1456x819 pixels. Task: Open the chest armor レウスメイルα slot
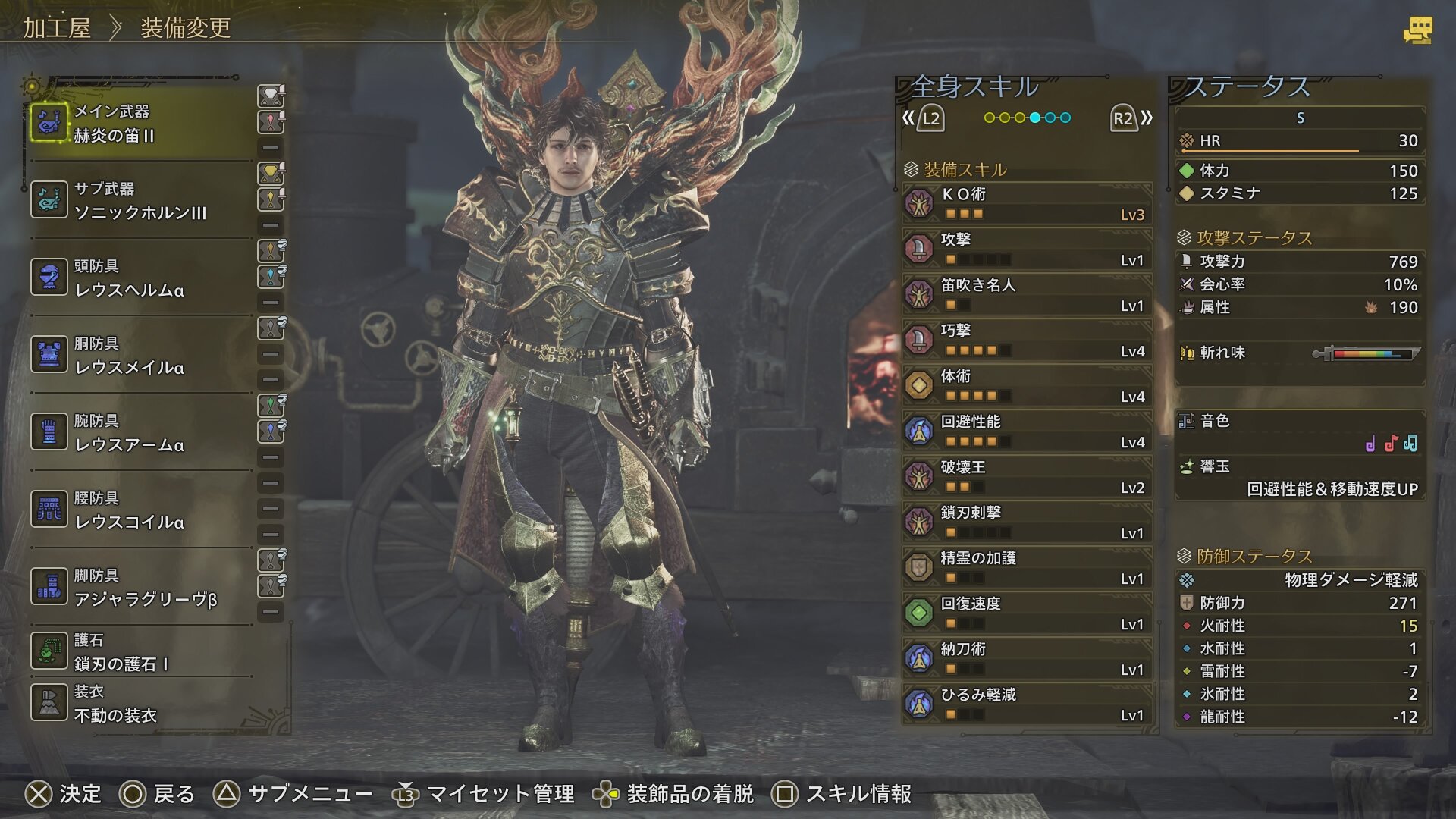pos(140,355)
